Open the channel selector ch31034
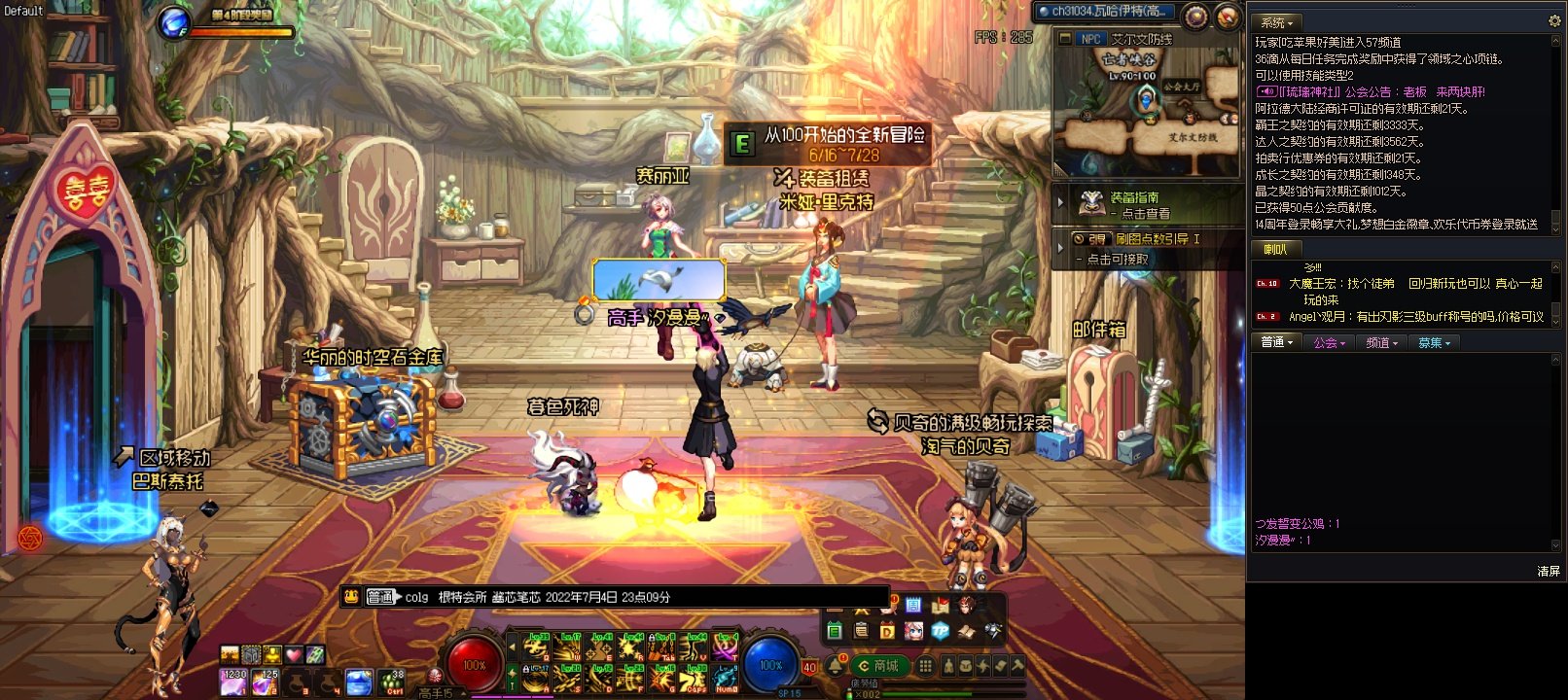The height and width of the screenshot is (700, 1568). coord(1103,12)
